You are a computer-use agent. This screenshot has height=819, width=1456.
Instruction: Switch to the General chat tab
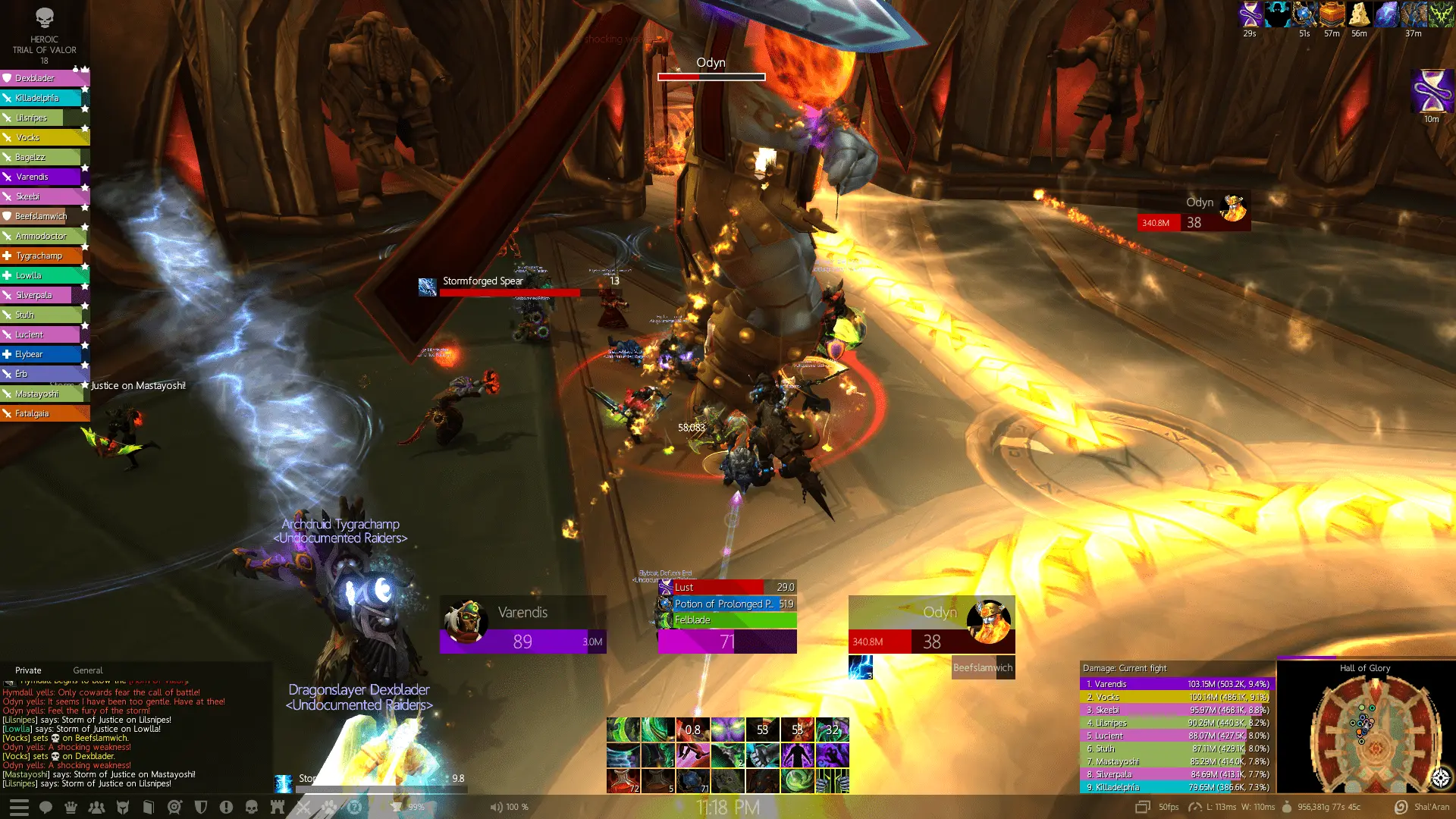point(88,670)
